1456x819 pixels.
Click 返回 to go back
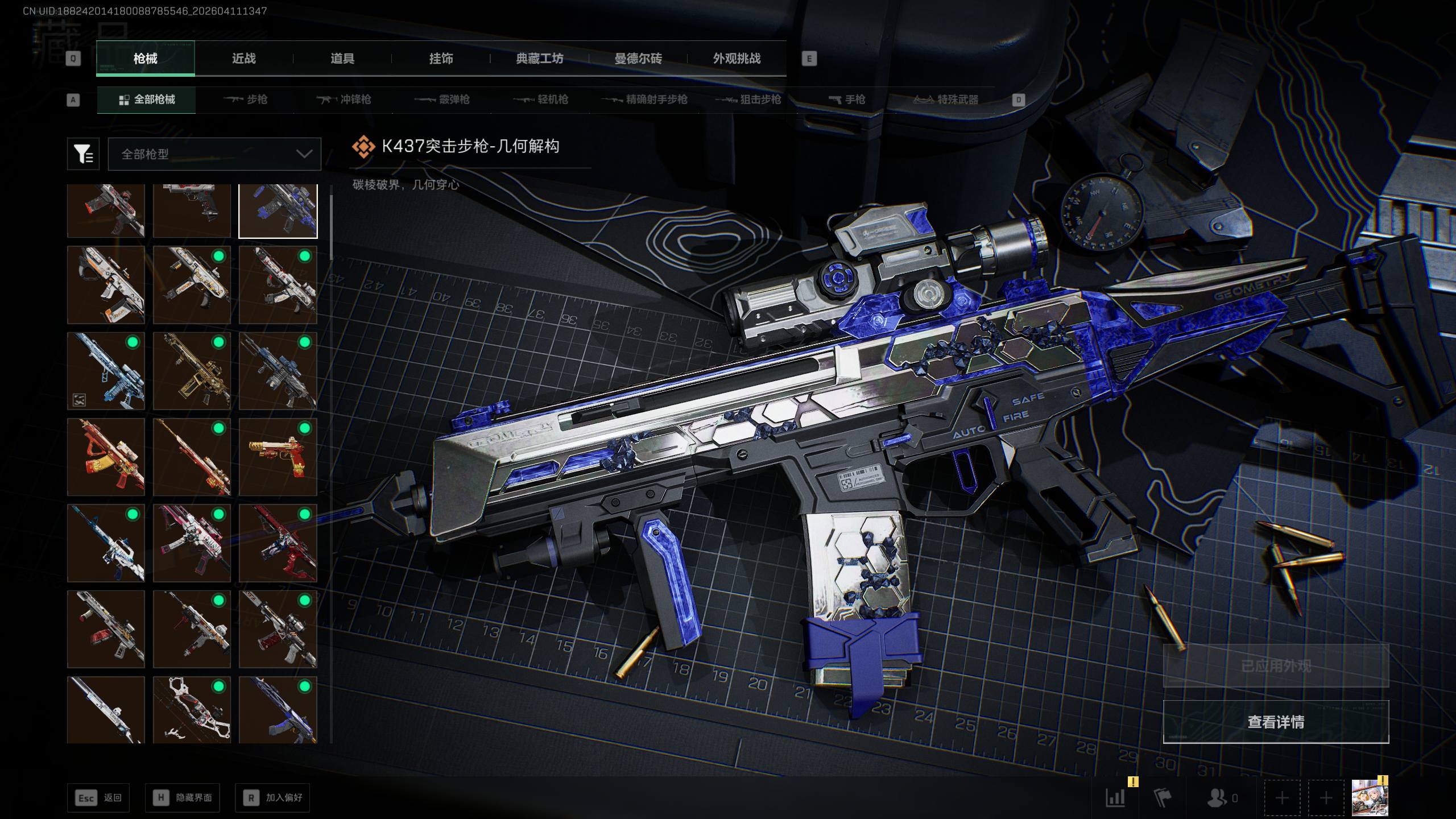[98, 798]
